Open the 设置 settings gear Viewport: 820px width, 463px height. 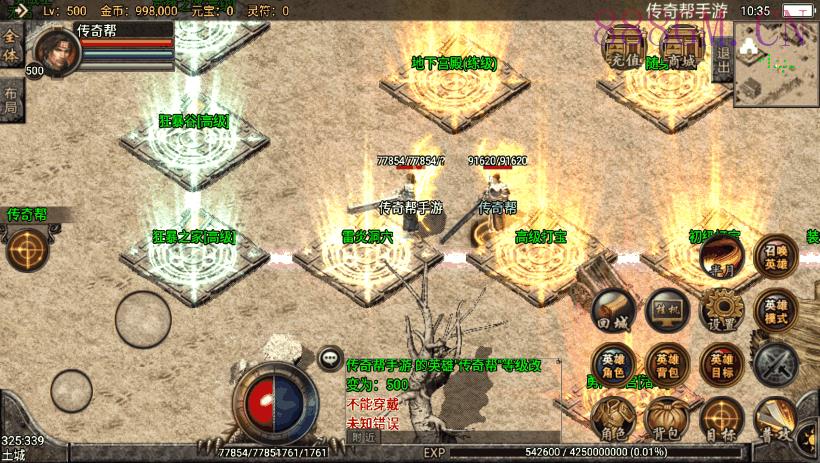click(x=720, y=311)
